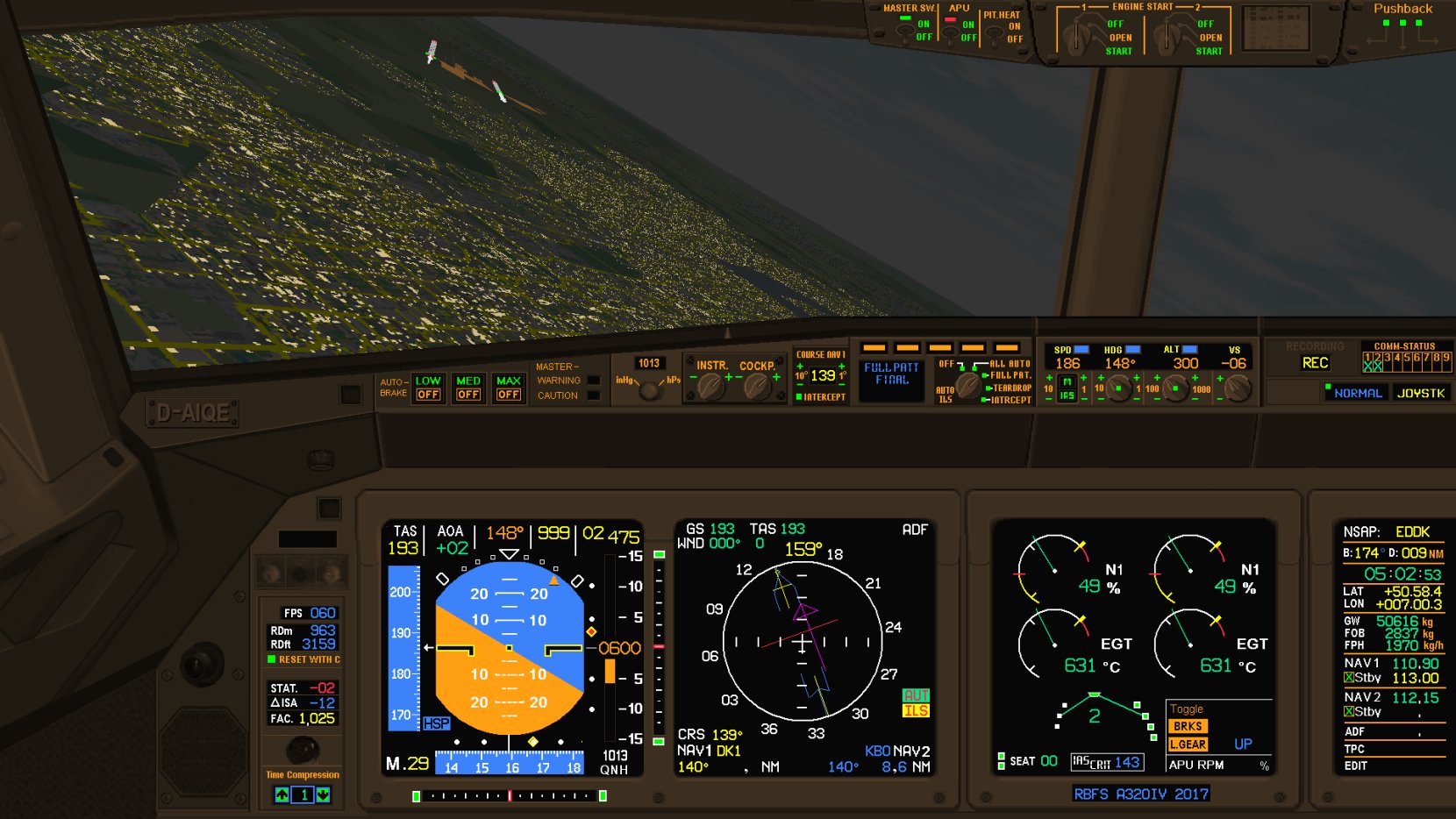Decrease time compression with the down arrow

pyautogui.click(x=323, y=794)
